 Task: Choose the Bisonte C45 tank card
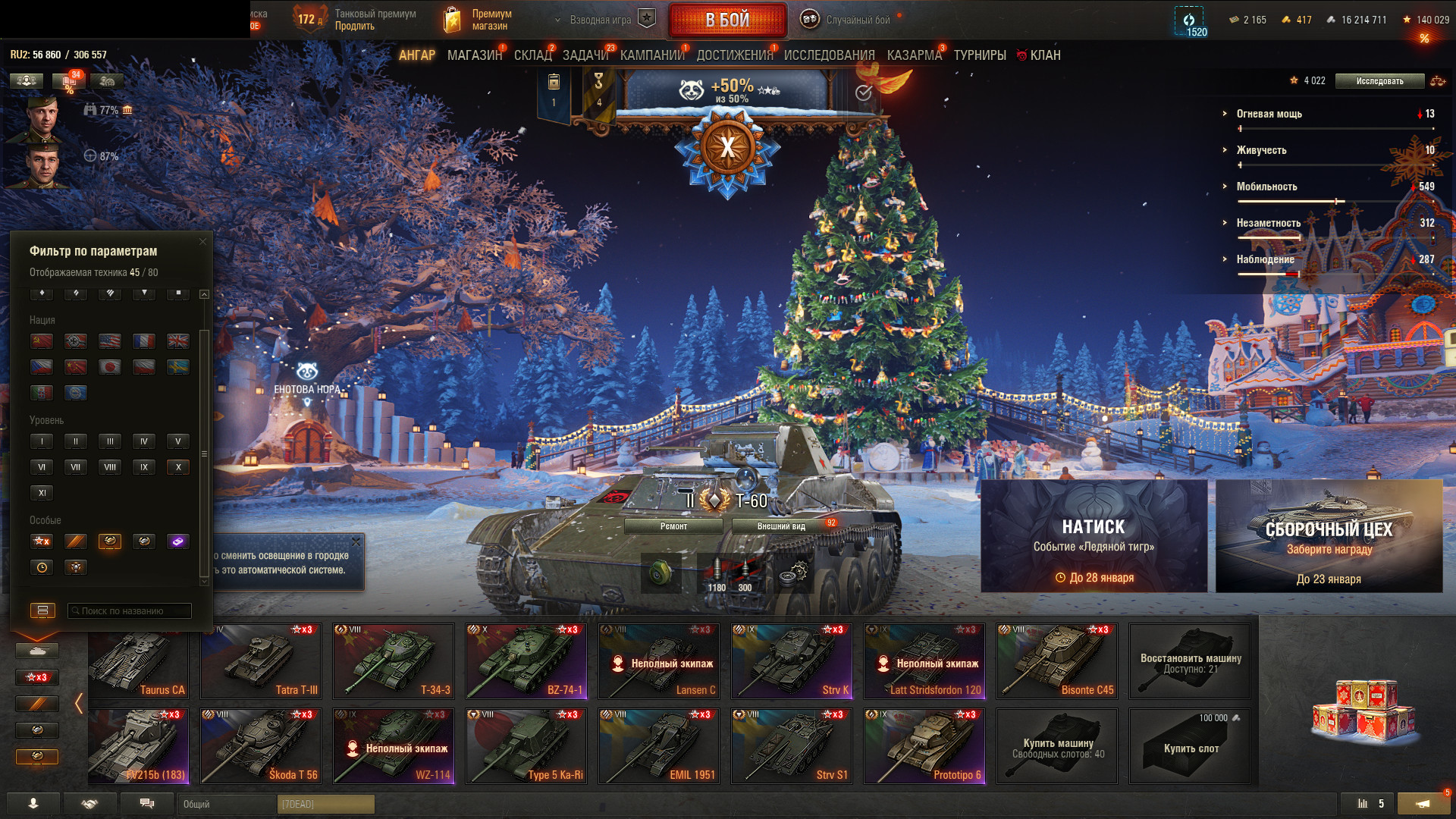point(1056,661)
